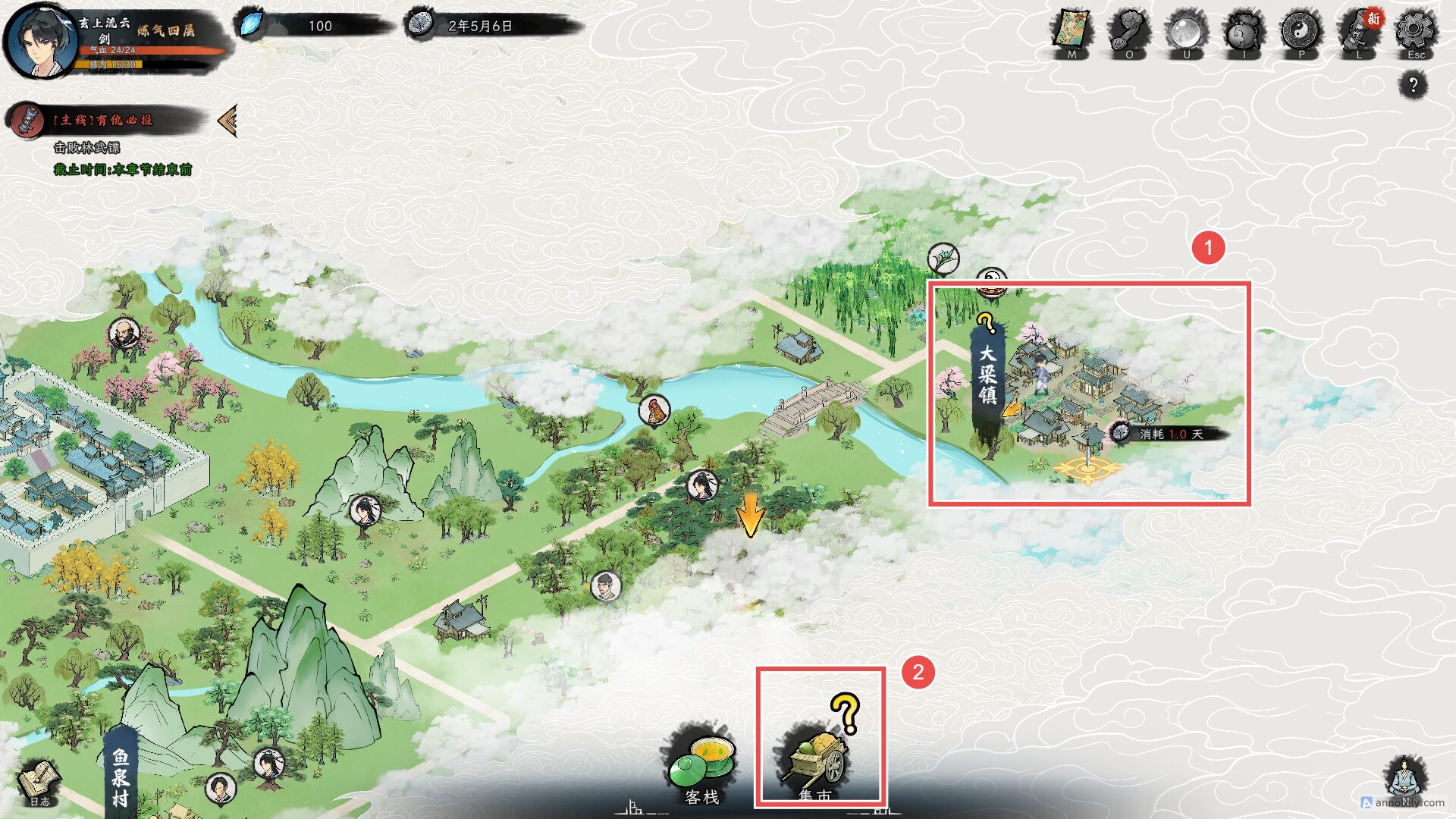Image resolution: width=1456 pixels, height=819 pixels.
Task: Open the crystal orb menu icon
Action: click(1186, 32)
